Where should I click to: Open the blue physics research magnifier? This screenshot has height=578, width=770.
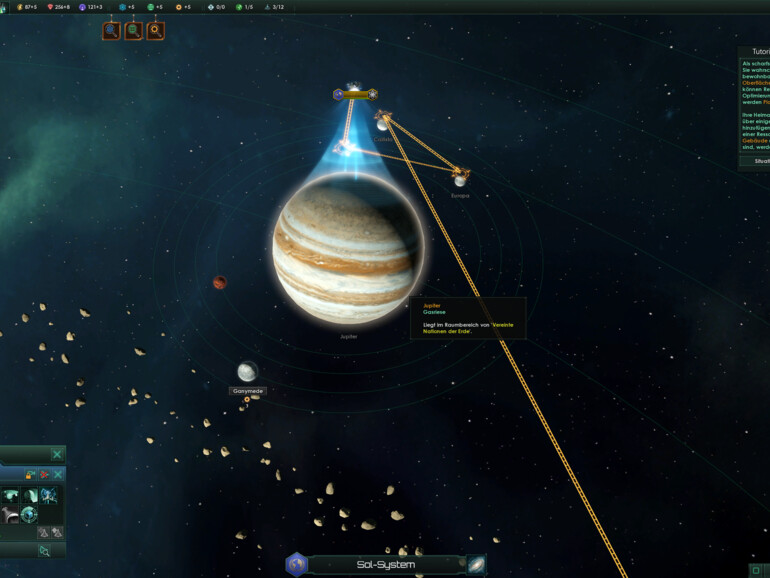pos(111,31)
